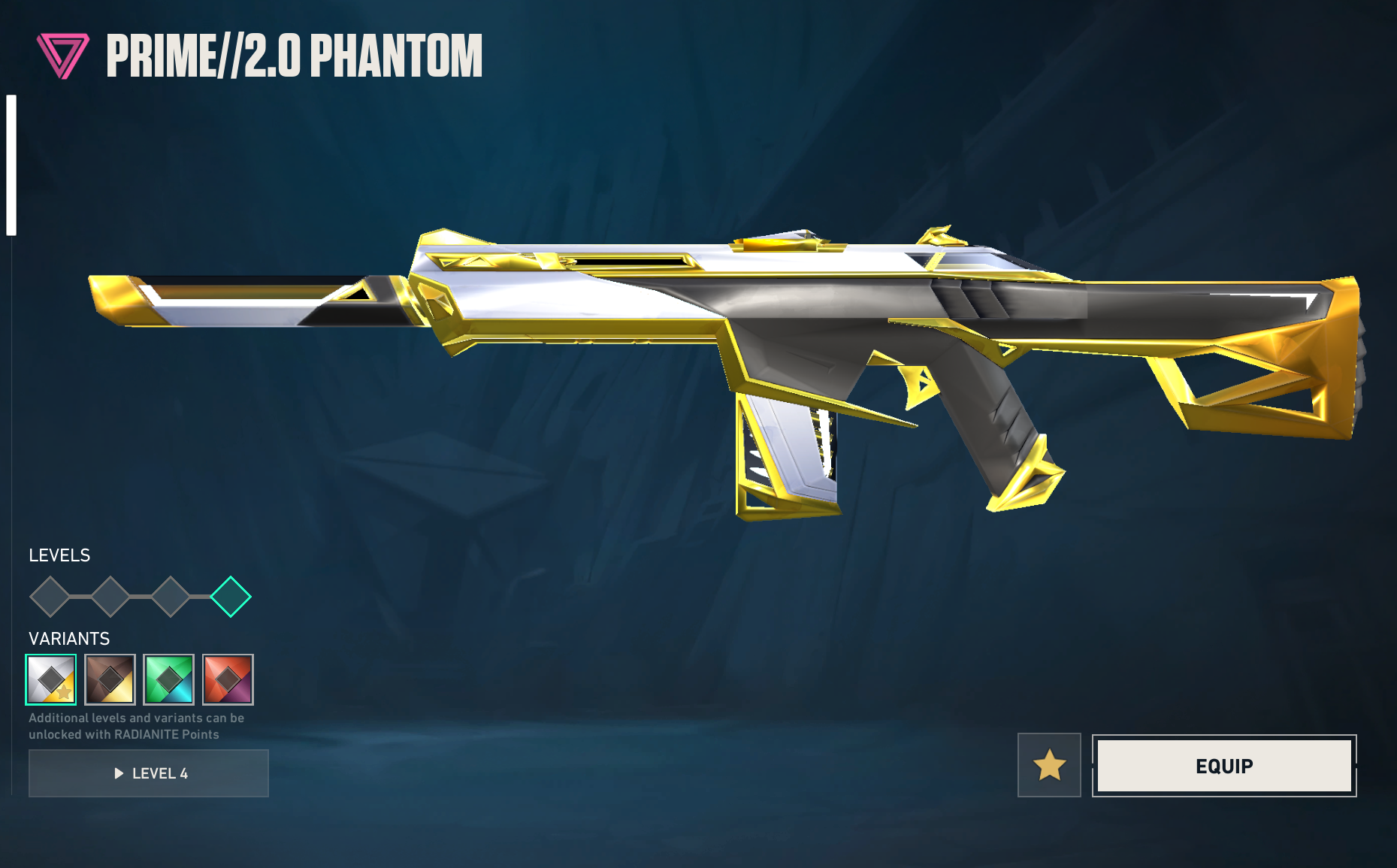
Task: Toggle the gold star favorite button
Action: pos(1049,765)
